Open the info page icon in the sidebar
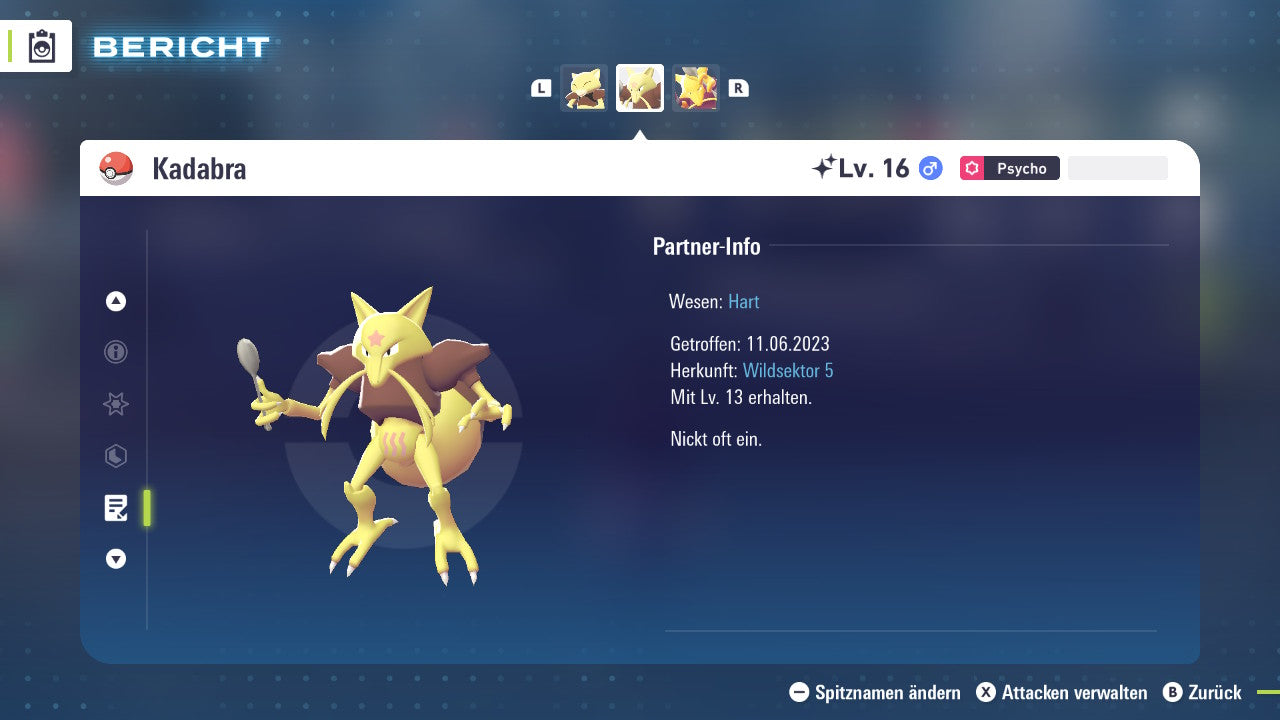The image size is (1280, 720). click(x=115, y=352)
